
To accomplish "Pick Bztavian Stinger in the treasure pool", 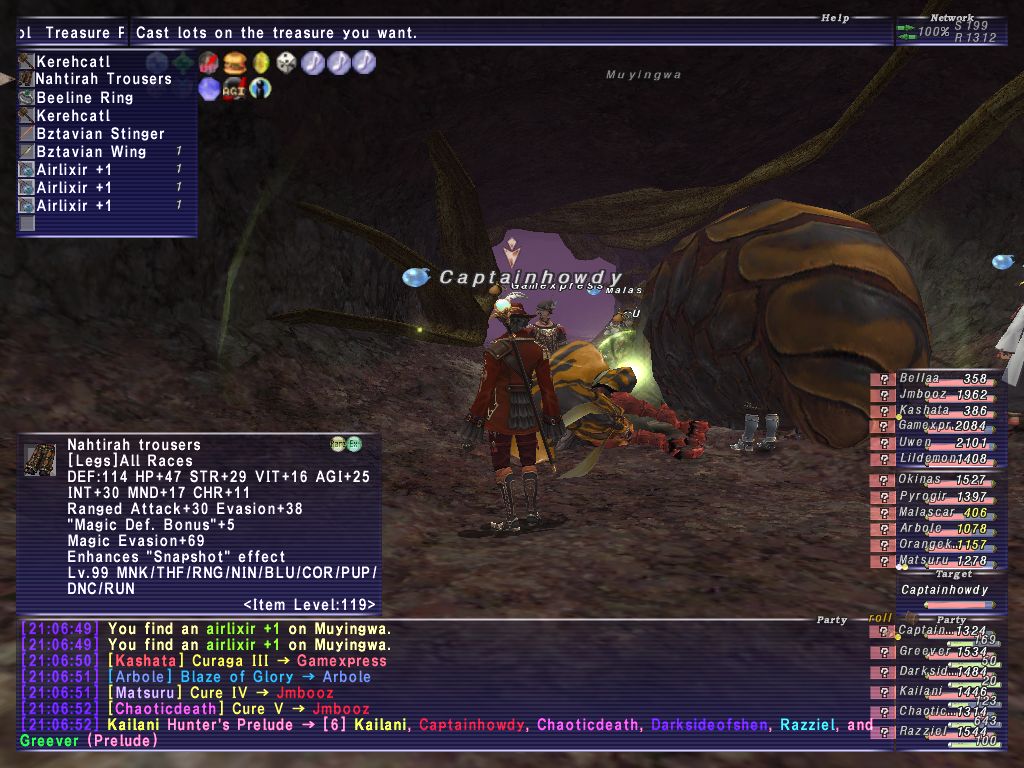I will [100, 133].
